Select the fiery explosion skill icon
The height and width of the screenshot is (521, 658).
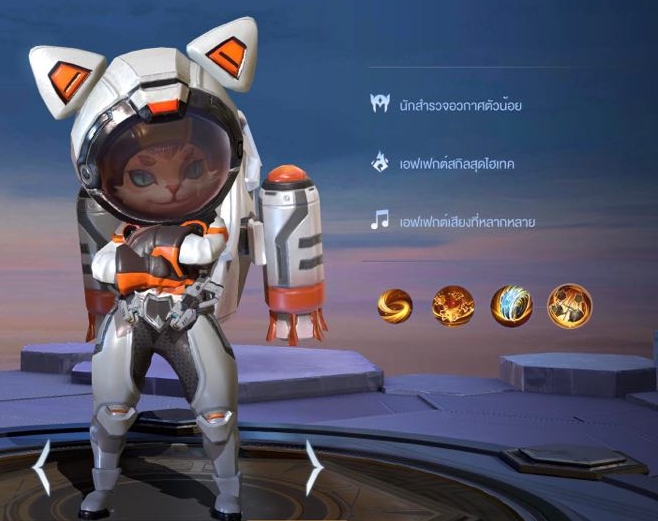453,306
